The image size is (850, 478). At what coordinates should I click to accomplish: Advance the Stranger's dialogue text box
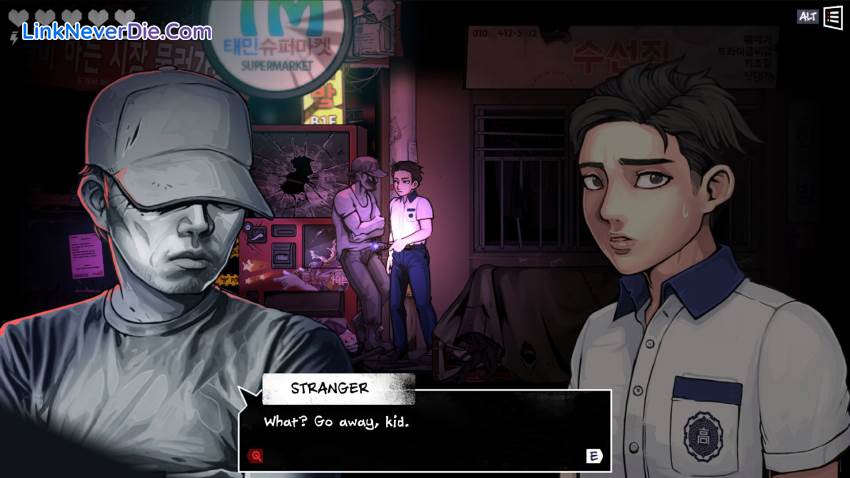pyautogui.click(x=593, y=456)
